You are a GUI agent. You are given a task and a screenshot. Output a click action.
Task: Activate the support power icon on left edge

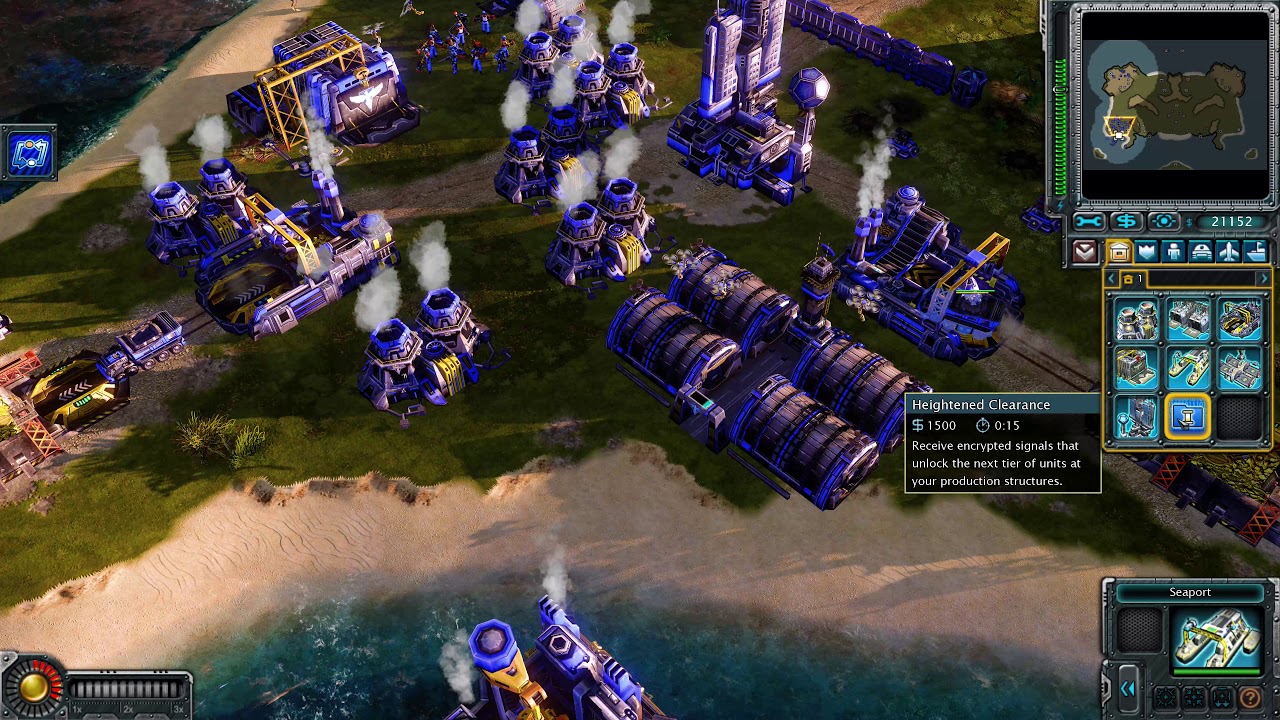tap(28, 154)
